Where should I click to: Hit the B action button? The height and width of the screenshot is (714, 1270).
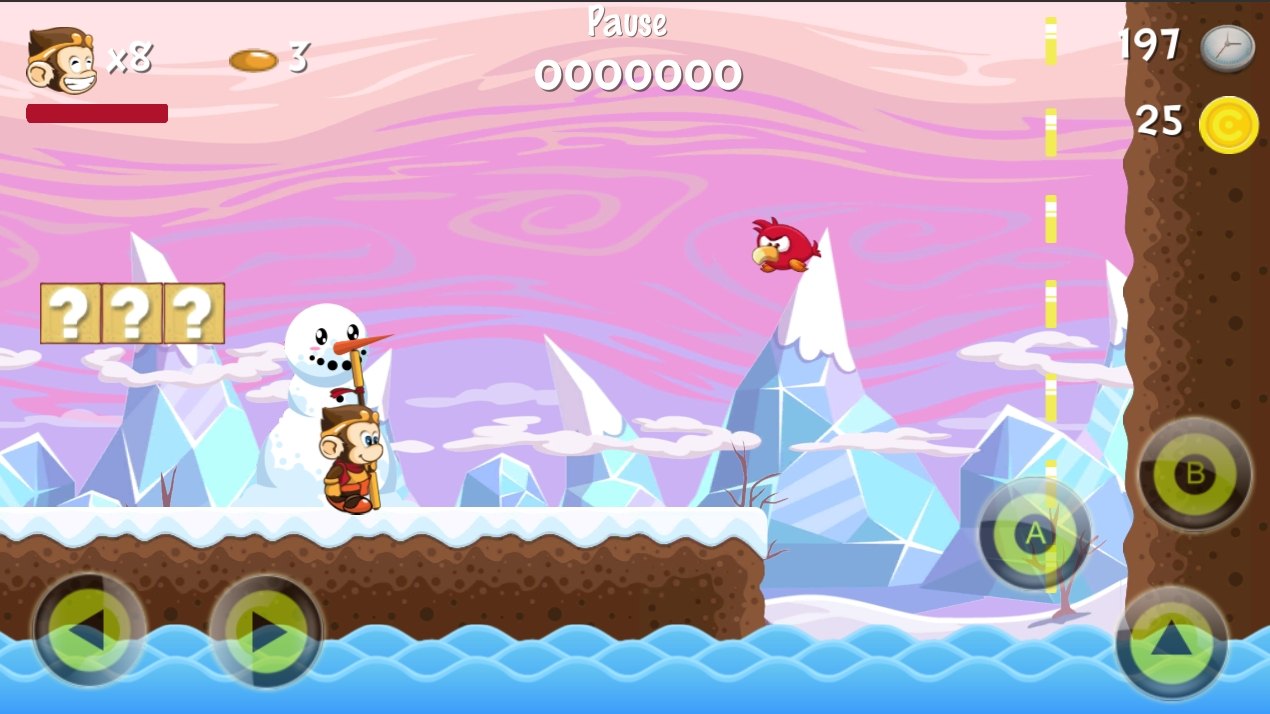[1194, 474]
